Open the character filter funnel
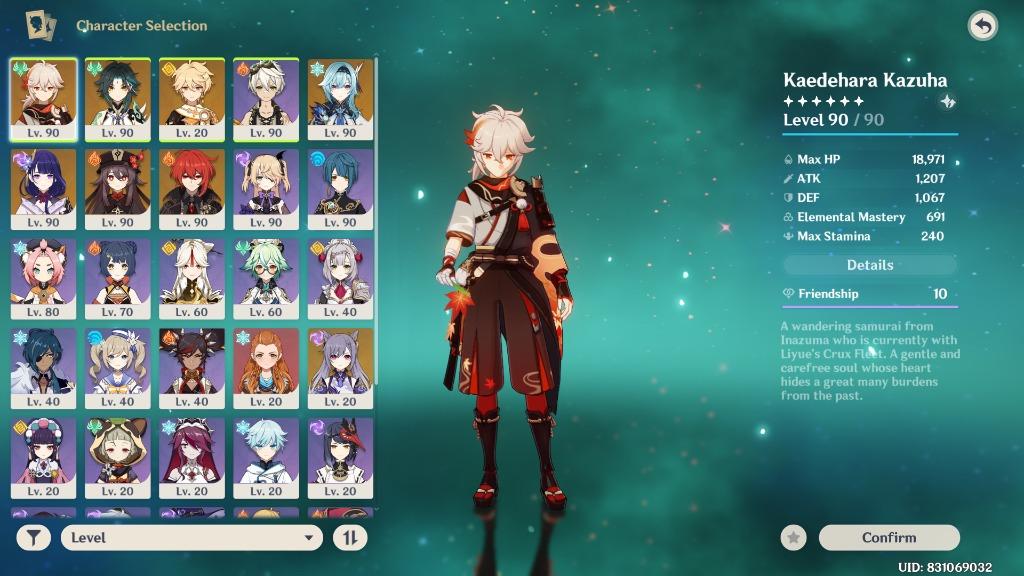The height and width of the screenshot is (576, 1024). (34, 538)
